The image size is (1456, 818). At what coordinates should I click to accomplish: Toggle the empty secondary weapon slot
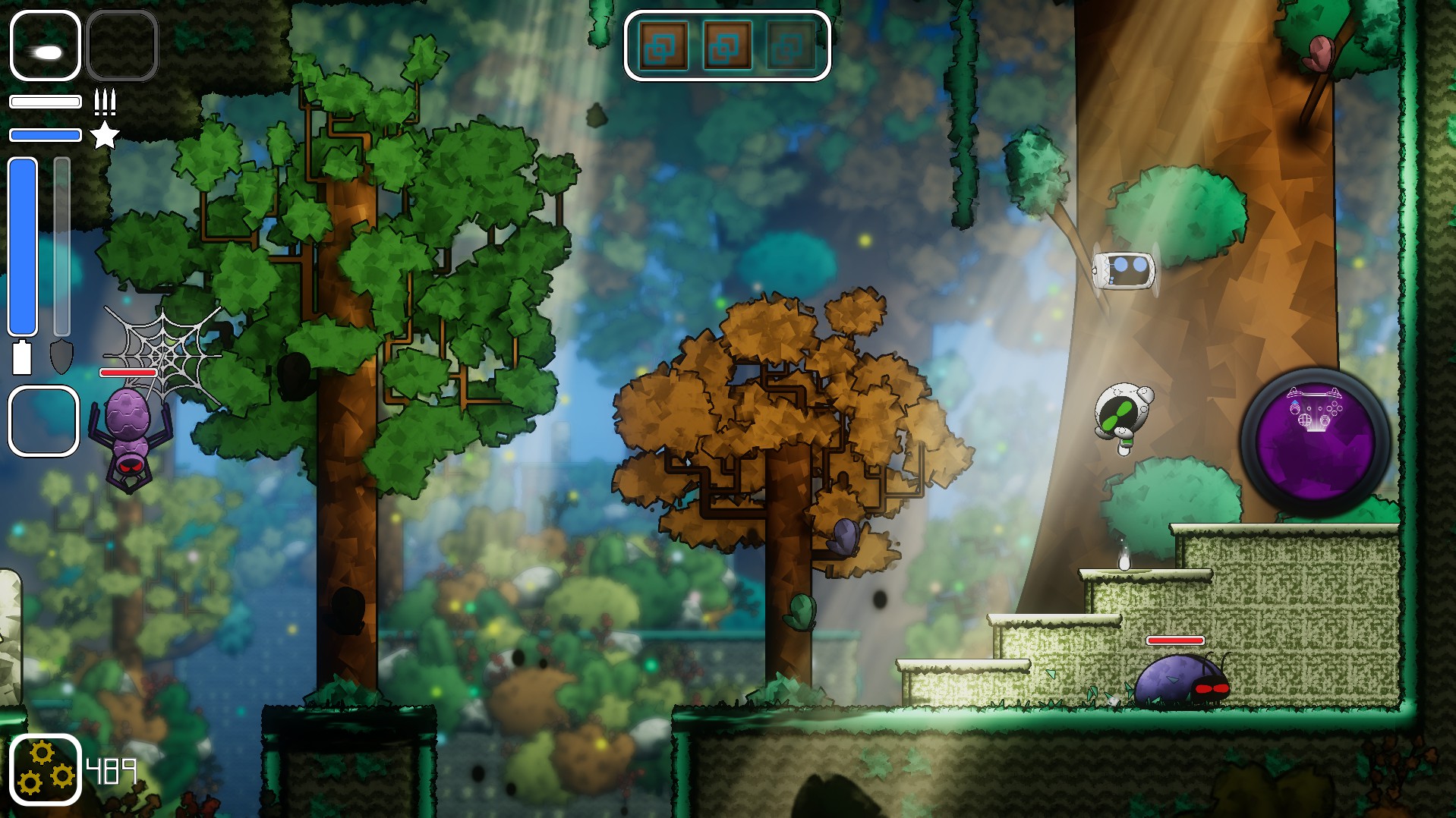pyautogui.click(x=123, y=46)
